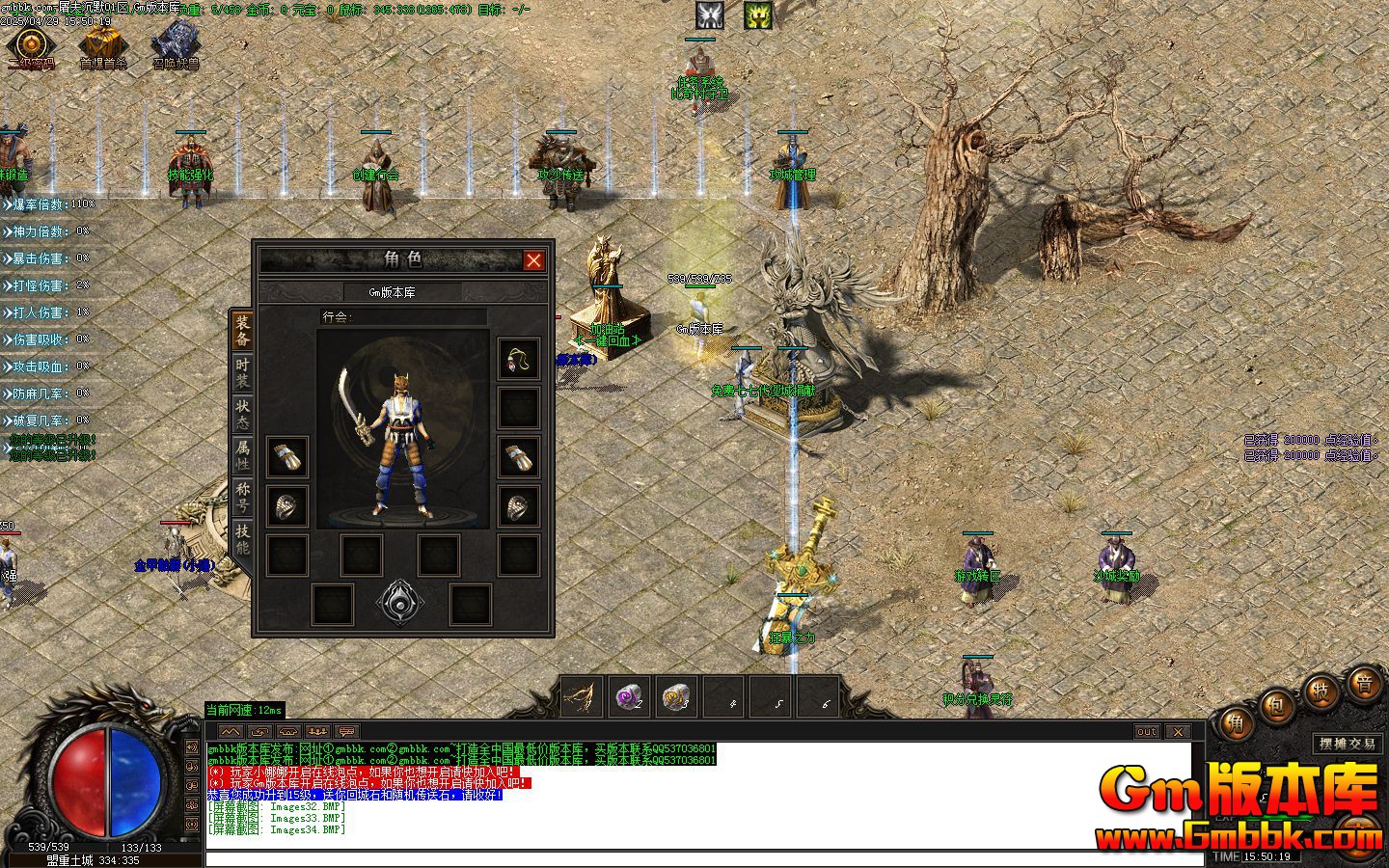1389x868 pixels.
Task: Switch to the 时装 costume tab
Action: 242,374
